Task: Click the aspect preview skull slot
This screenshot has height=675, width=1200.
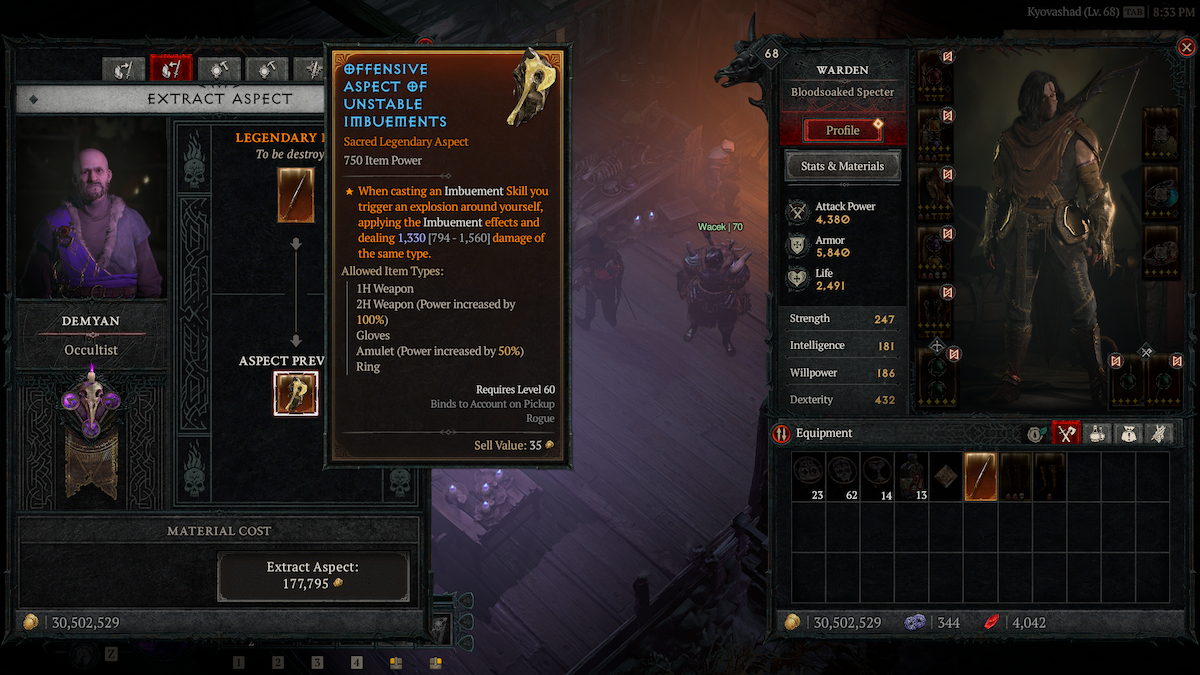Action: [296, 393]
